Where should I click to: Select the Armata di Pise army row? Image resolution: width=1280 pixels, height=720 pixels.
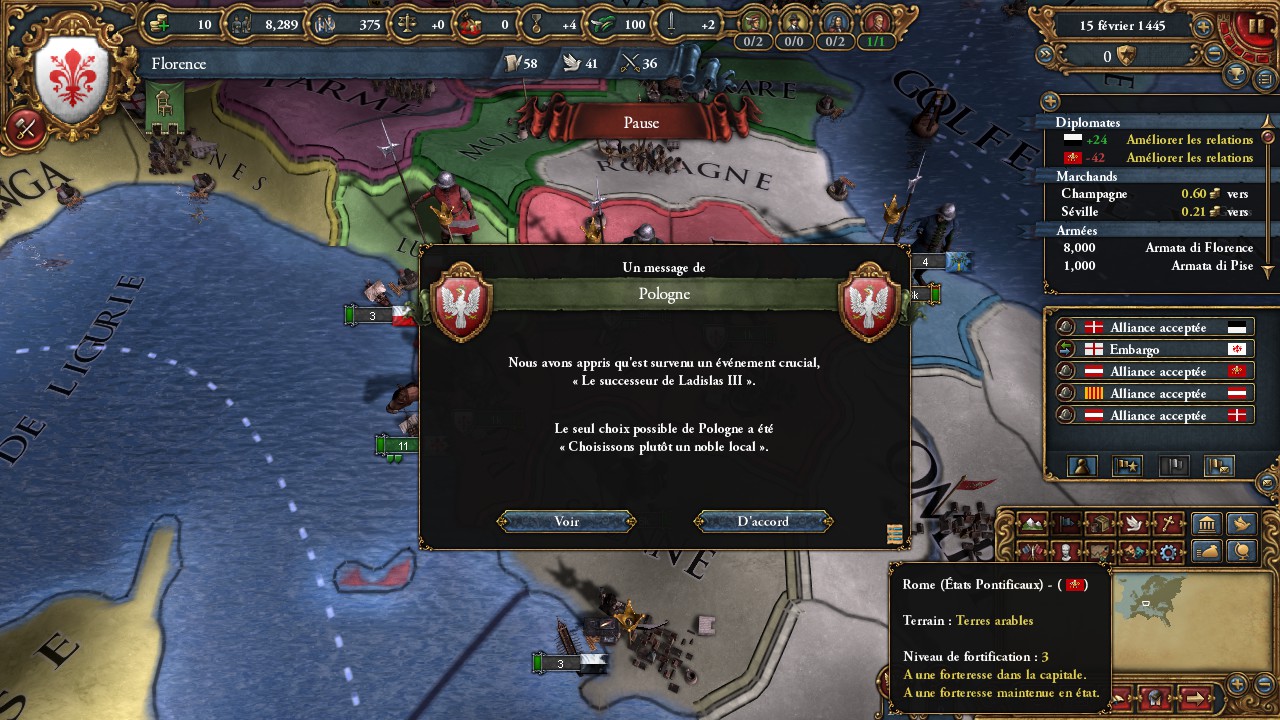[x=1155, y=266]
